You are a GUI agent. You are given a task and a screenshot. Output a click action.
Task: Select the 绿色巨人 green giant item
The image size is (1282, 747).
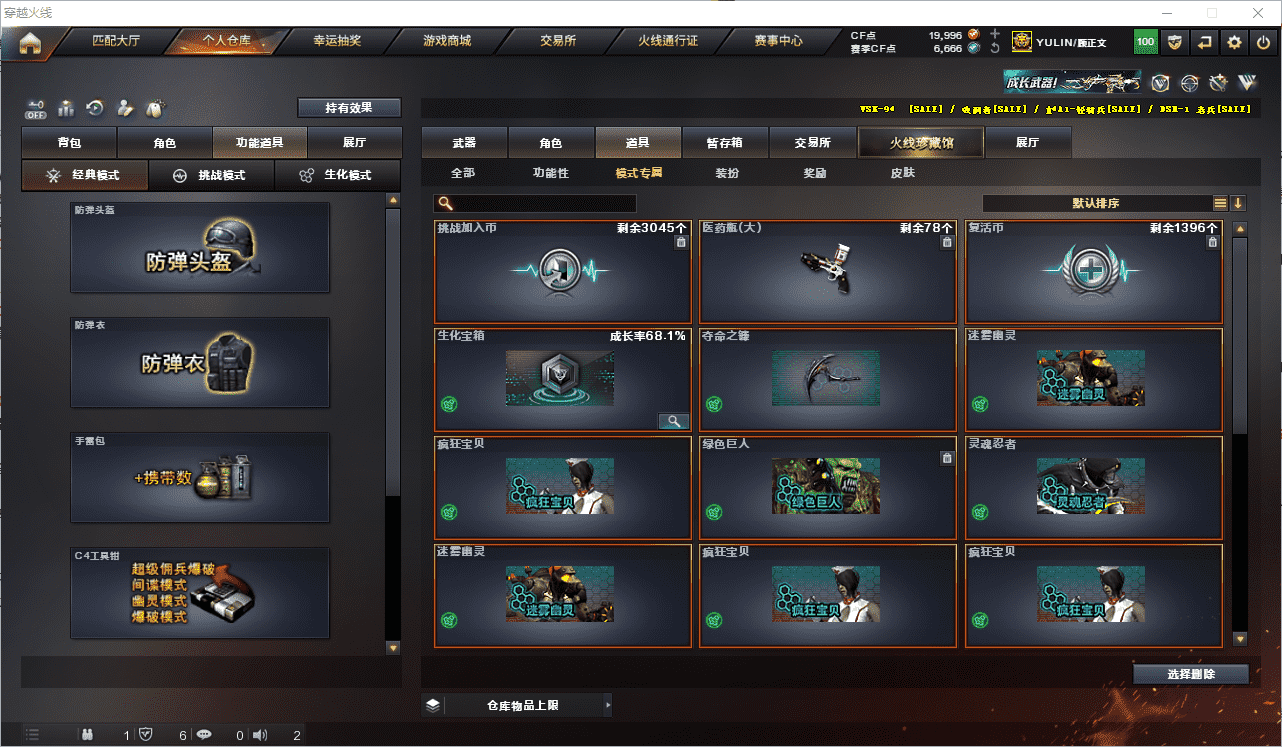828,487
